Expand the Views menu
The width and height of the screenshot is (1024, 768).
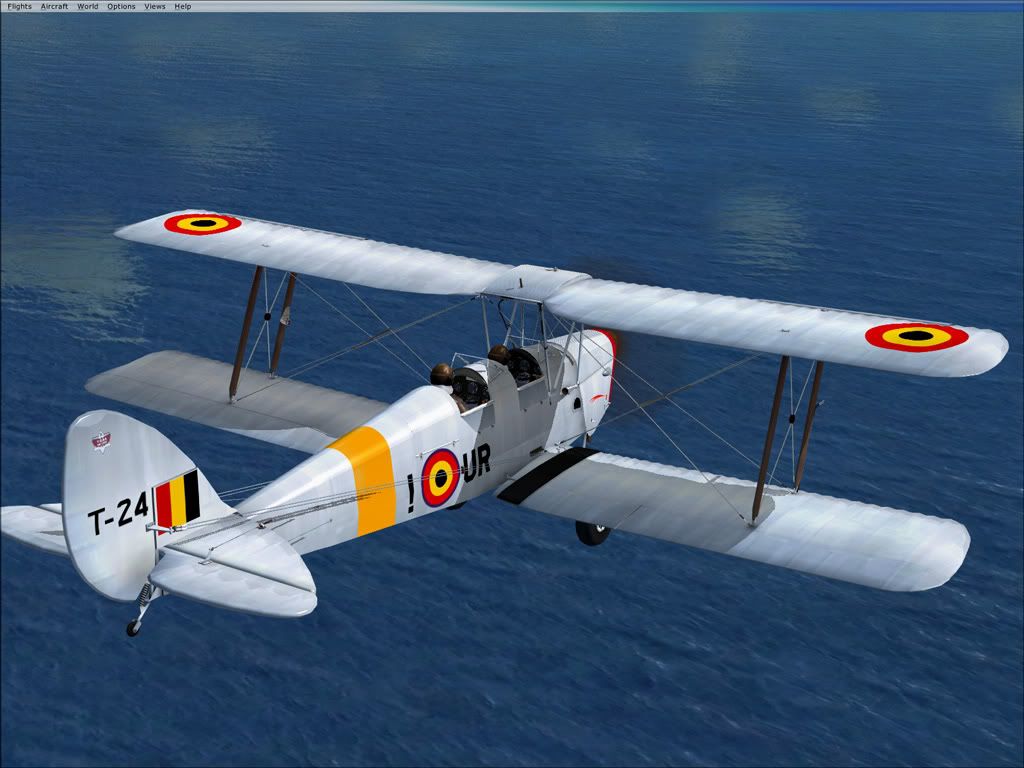pos(155,6)
